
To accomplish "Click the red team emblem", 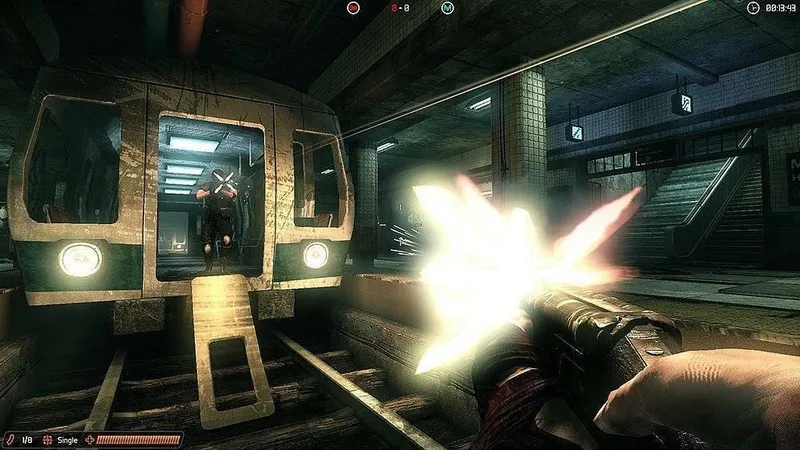I will click(x=353, y=8).
